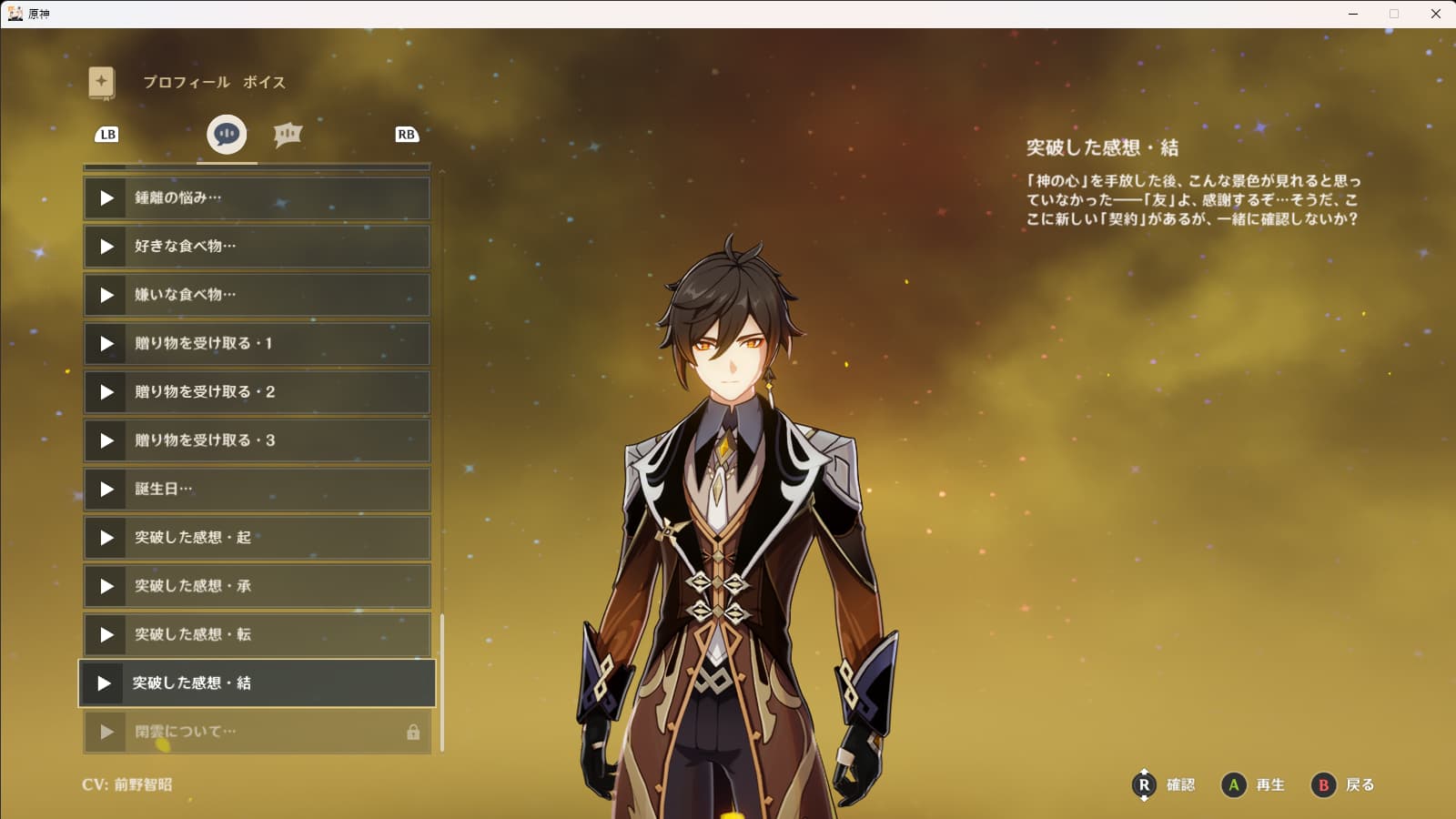
Task: Close the 原神 game window
Action: click(x=1436, y=14)
